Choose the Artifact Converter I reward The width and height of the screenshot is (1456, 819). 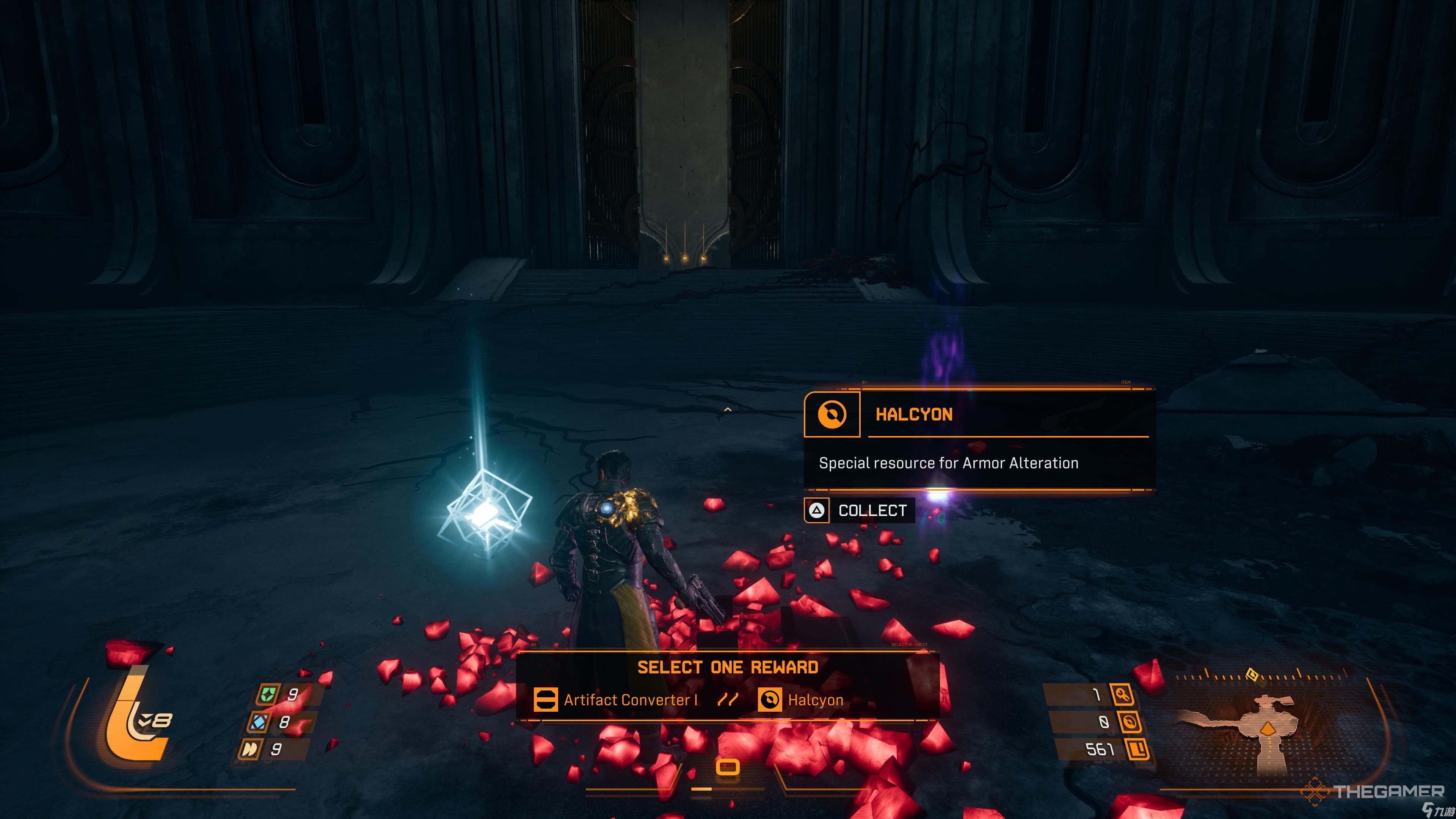[x=616, y=700]
